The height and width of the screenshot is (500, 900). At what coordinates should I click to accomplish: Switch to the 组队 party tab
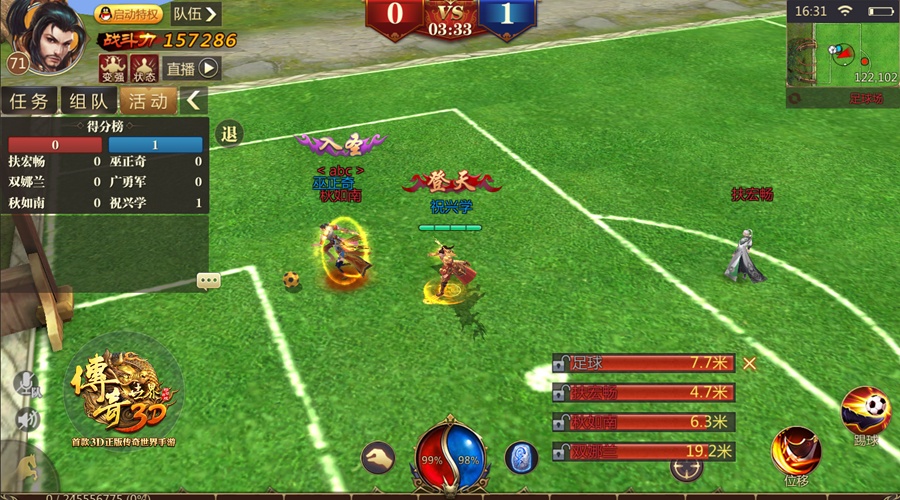[89, 100]
